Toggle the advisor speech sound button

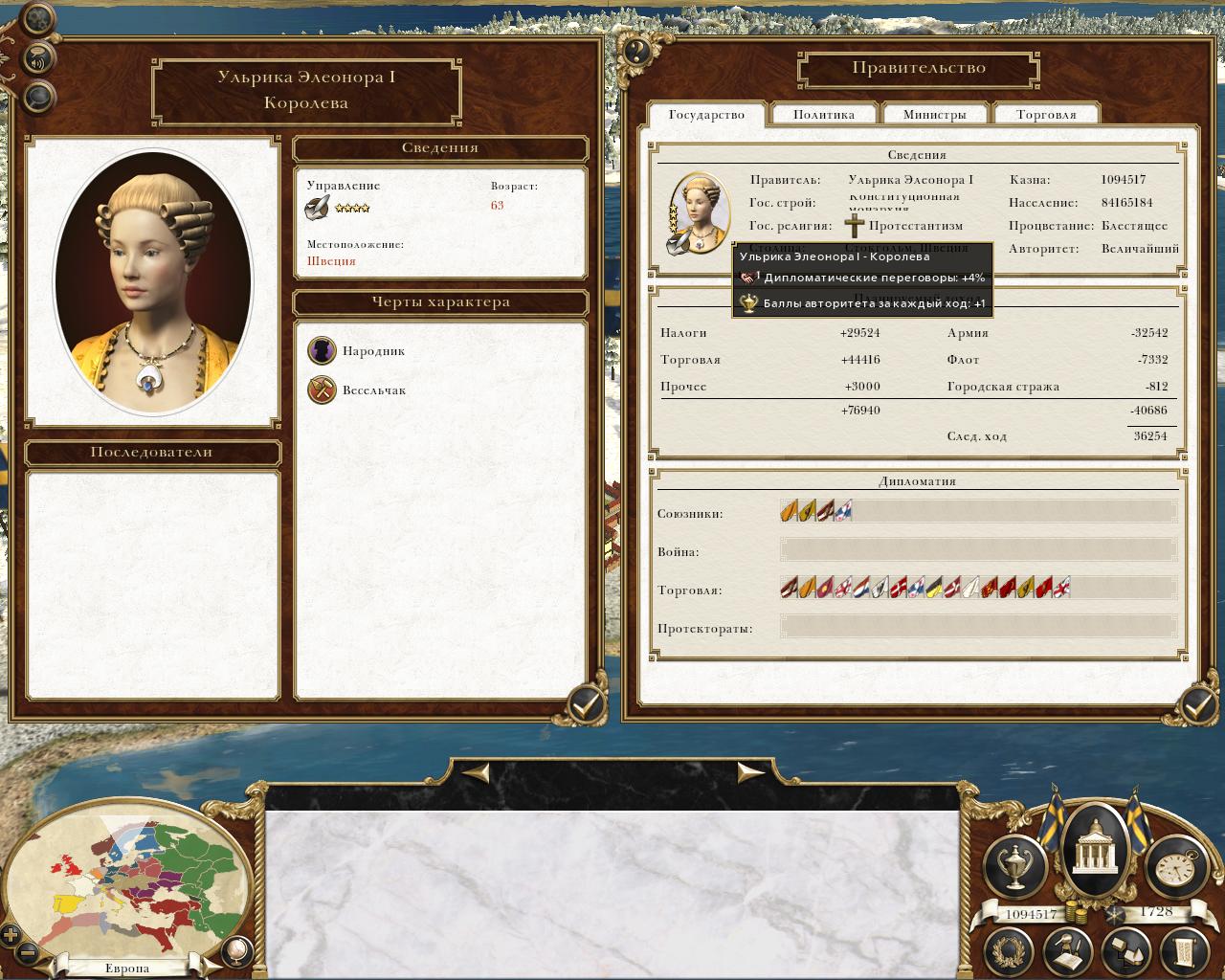[38, 59]
